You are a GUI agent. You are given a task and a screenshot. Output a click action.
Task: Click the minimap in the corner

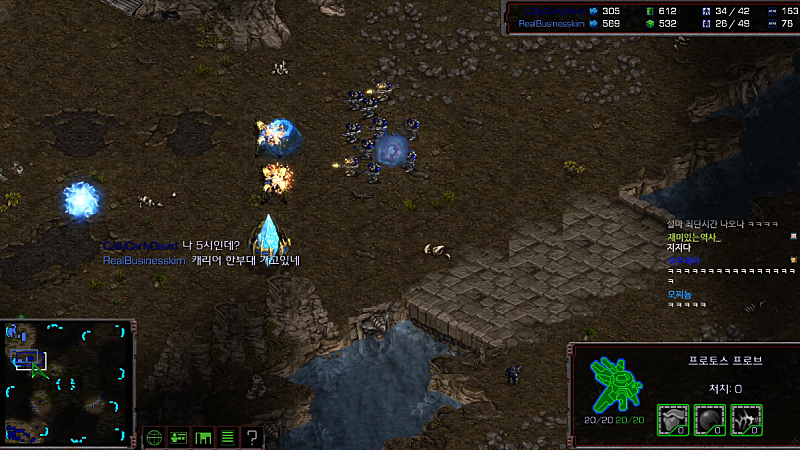coord(68,382)
